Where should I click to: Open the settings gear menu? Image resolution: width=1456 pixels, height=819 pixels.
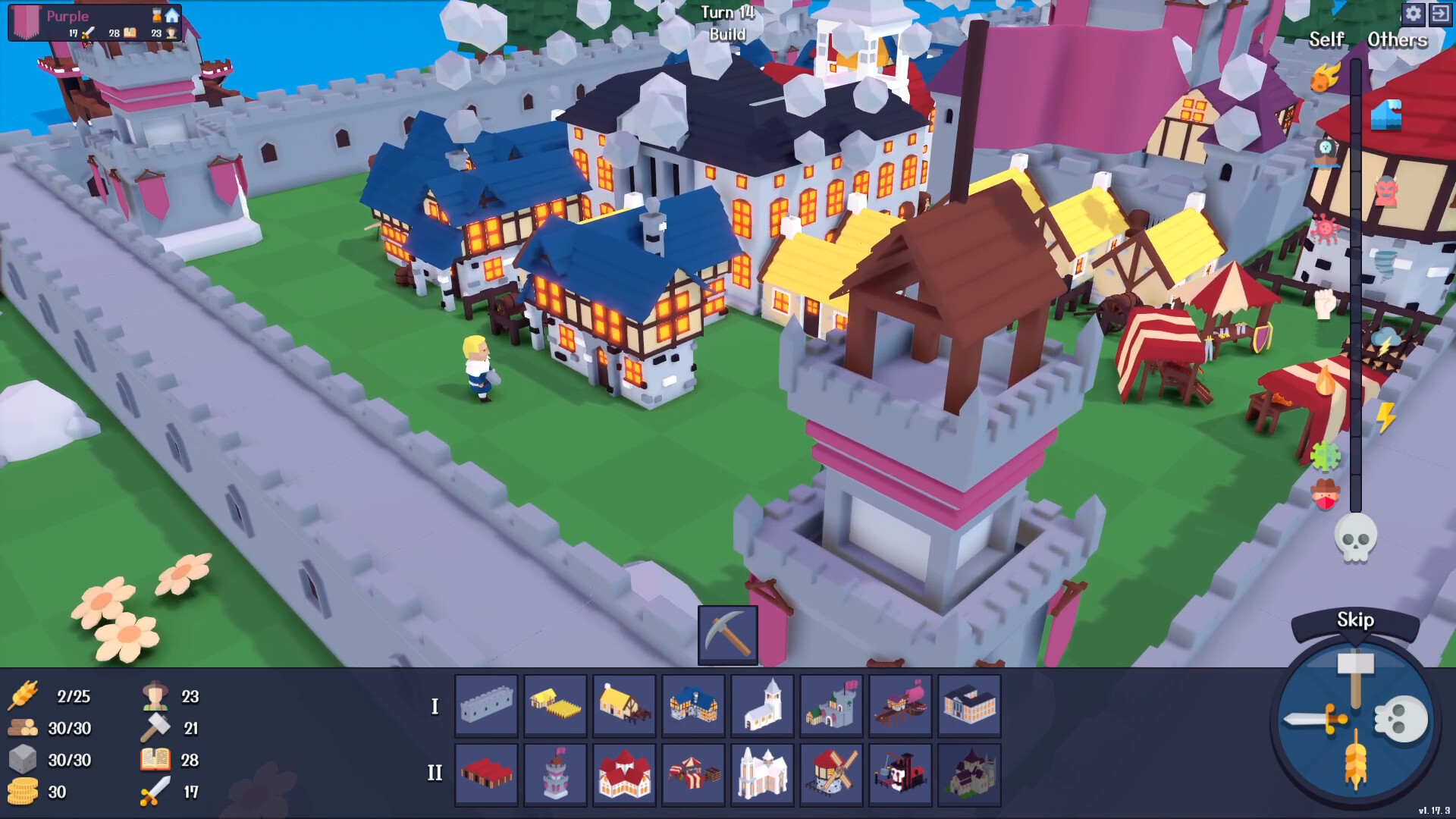1413,14
